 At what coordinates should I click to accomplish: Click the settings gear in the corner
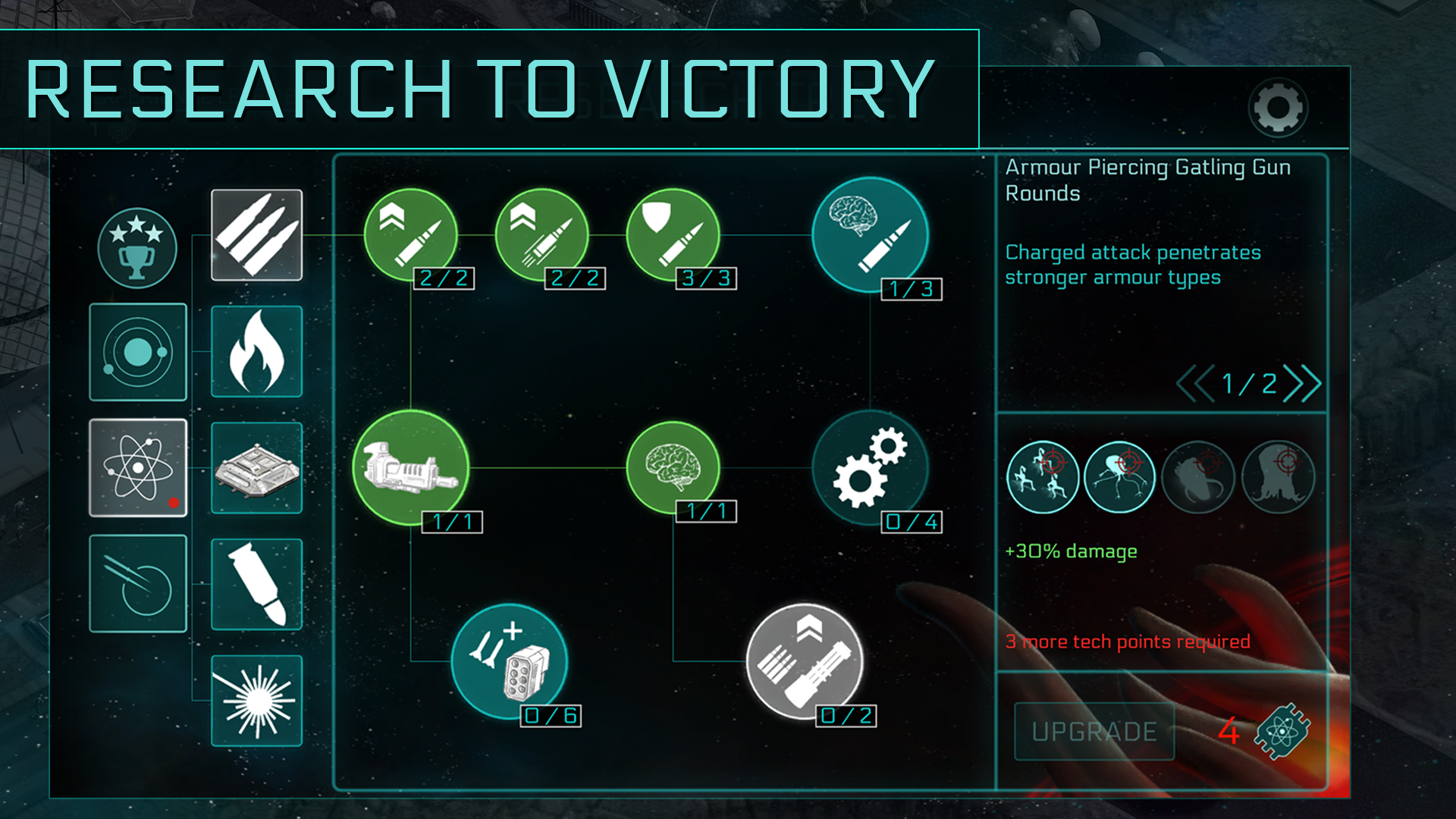(x=1278, y=108)
